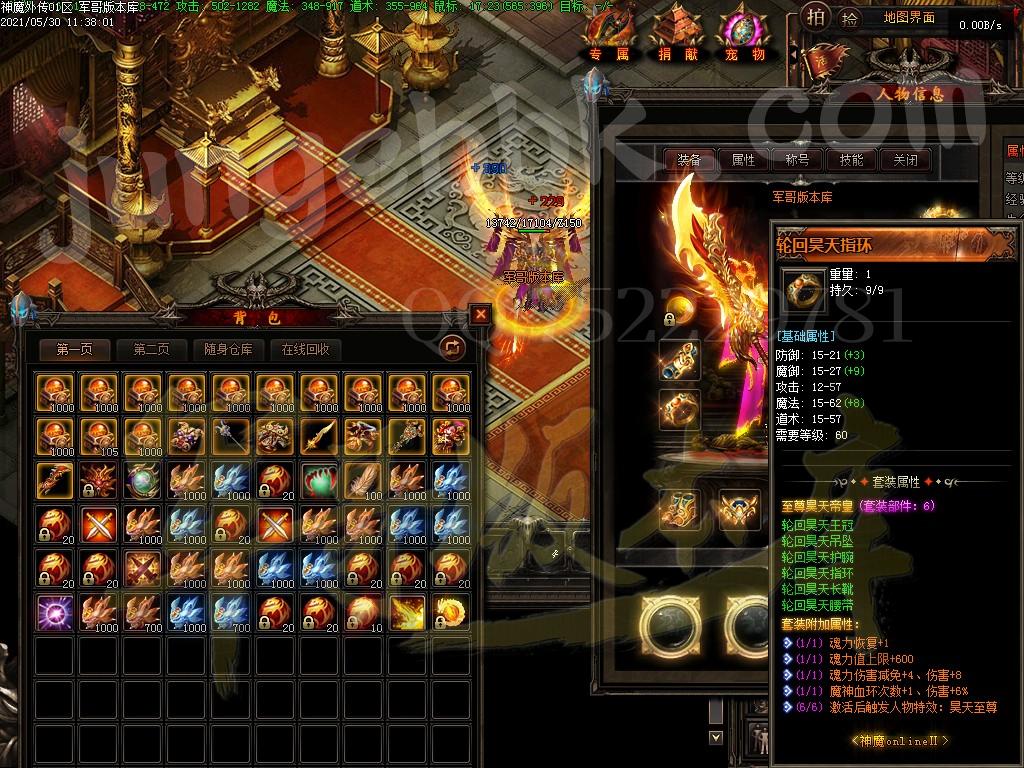Close the 背包 bag window
The height and width of the screenshot is (768, 1024).
[x=481, y=314]
